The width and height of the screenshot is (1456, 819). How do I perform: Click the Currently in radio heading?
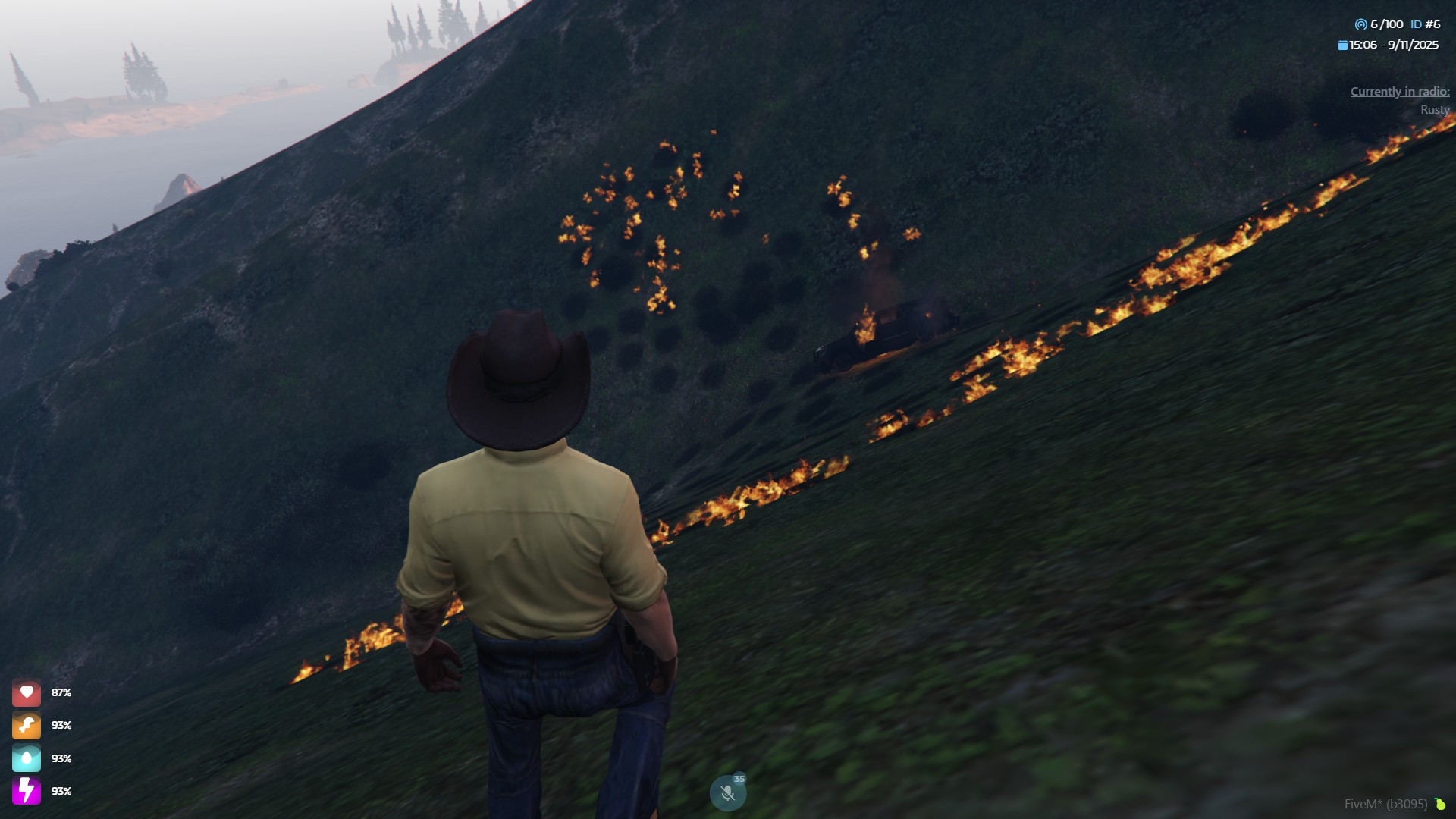pyautogui.click(x=1399, y=92)
